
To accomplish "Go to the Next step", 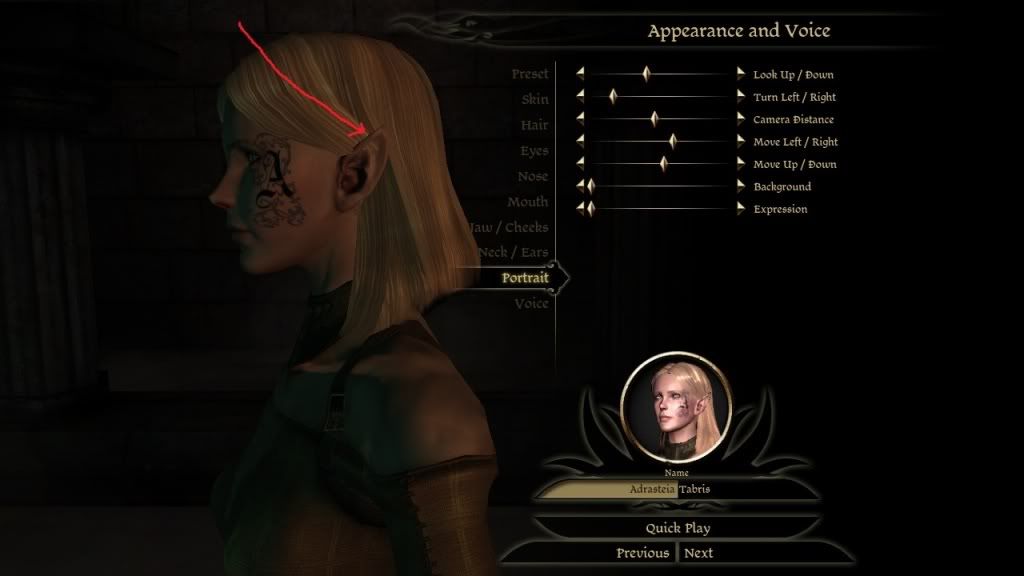I will click(x=698, y=553).
